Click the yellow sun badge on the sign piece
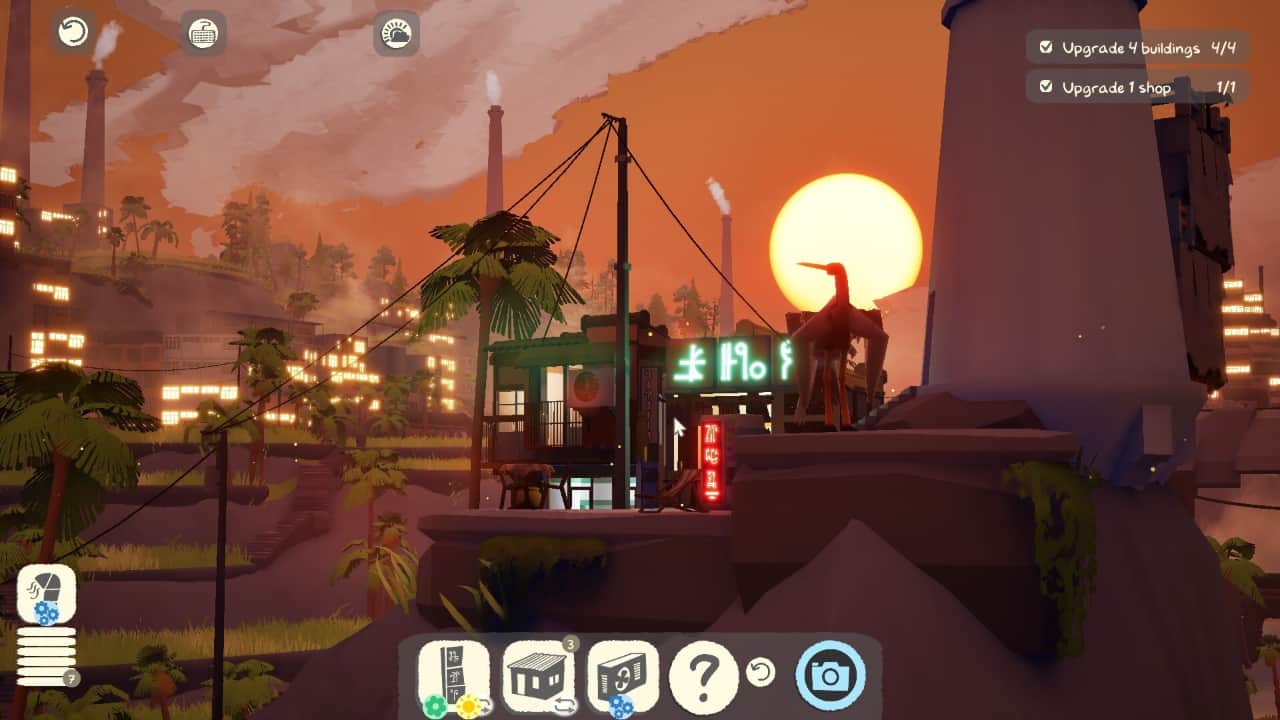Screen dimensions: 1280x720 (469, 704)
